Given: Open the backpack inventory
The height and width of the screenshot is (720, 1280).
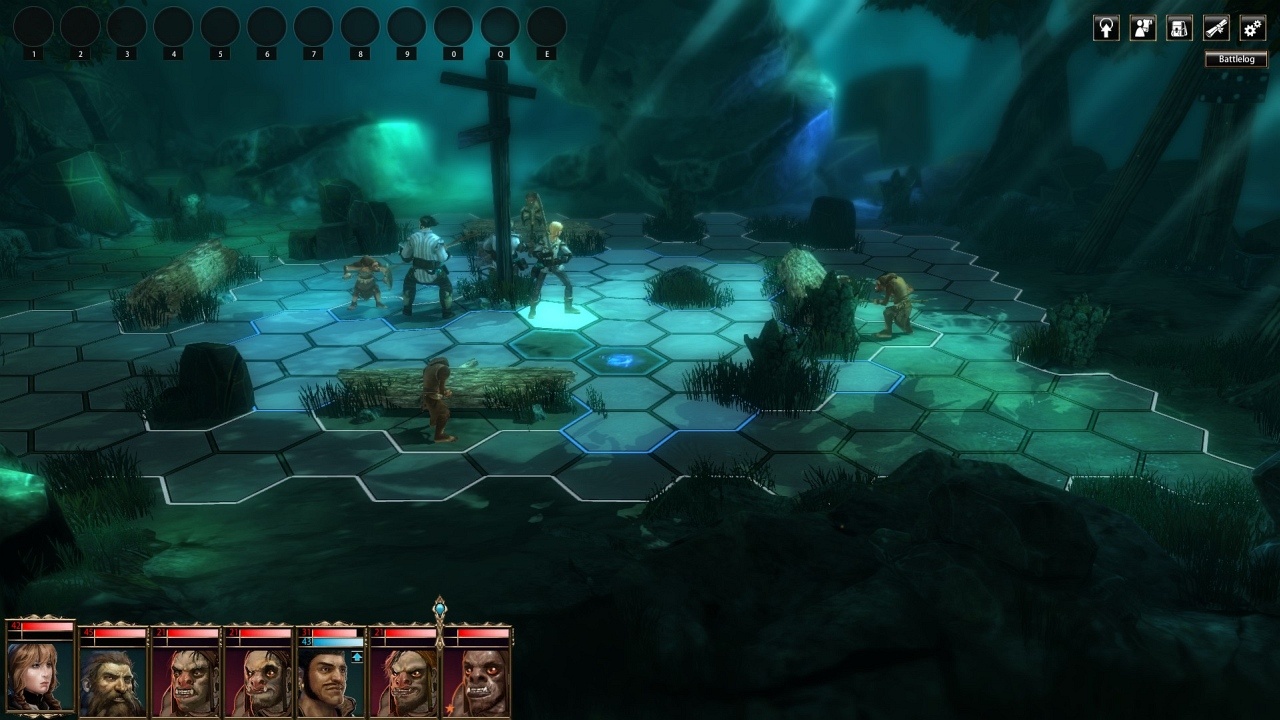Looking at the screenshot, I should 1180,28.
